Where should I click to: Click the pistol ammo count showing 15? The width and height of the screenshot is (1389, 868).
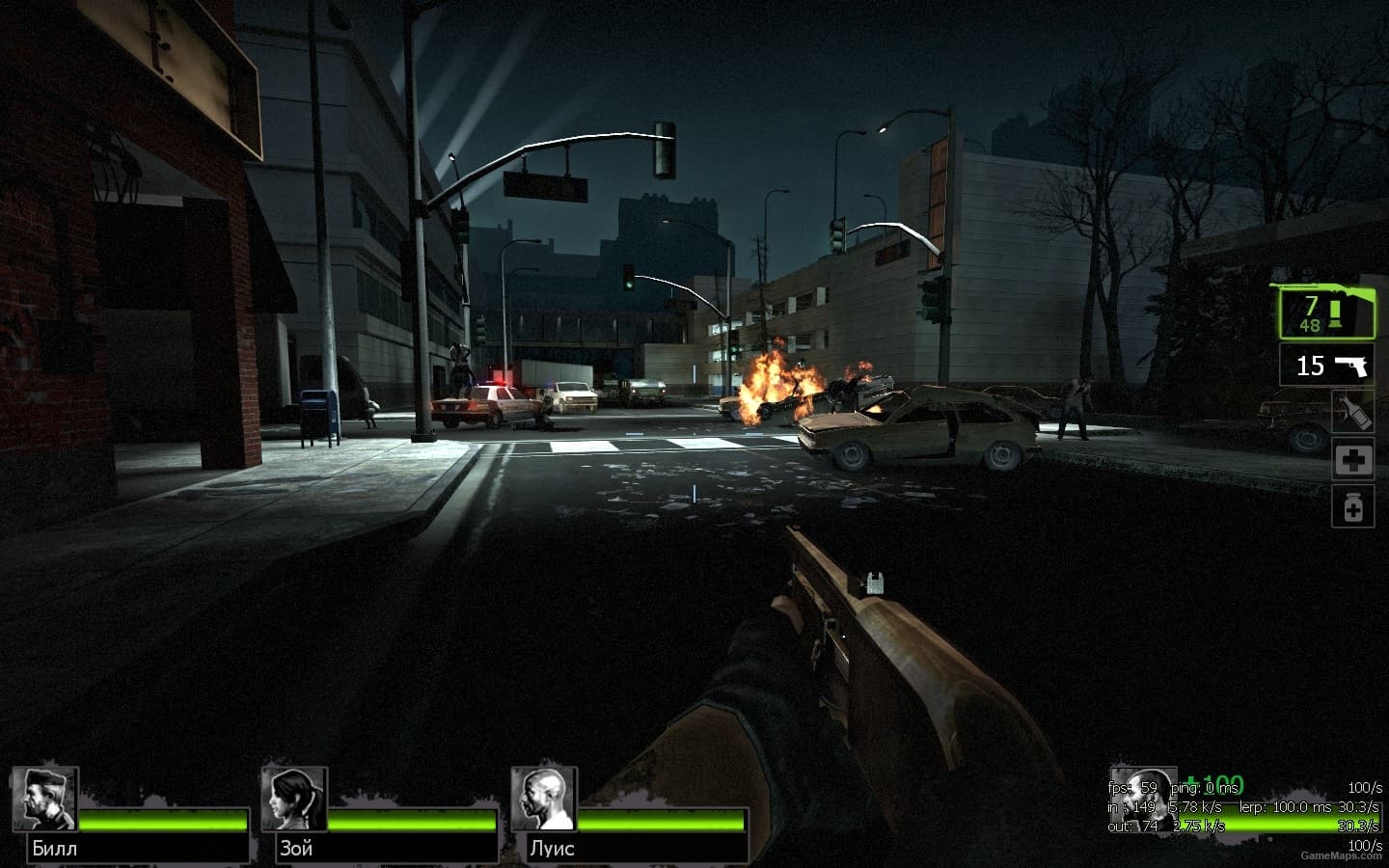tap(1309, 366)
